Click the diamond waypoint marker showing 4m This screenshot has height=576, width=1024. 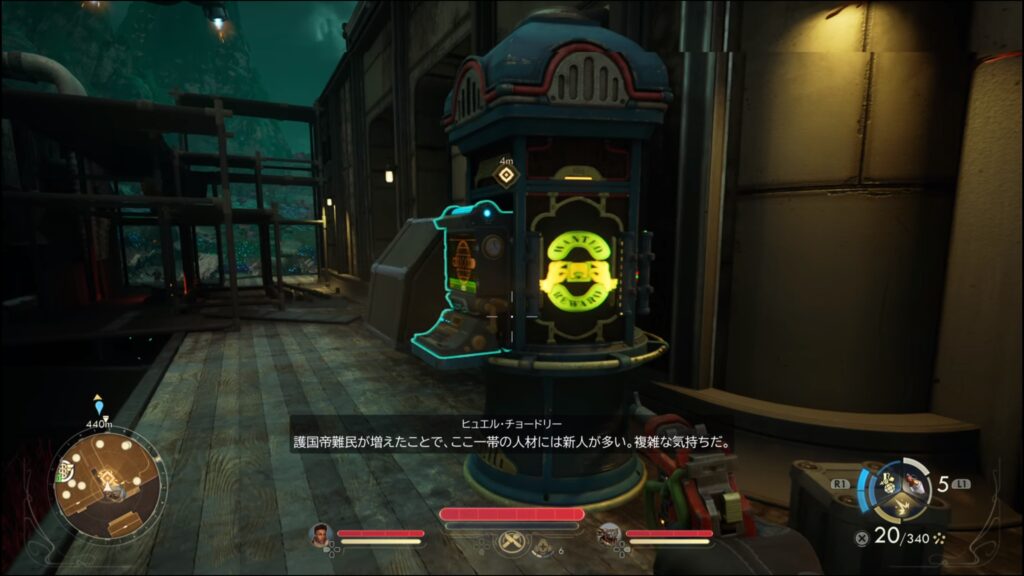tap(507, 177)
